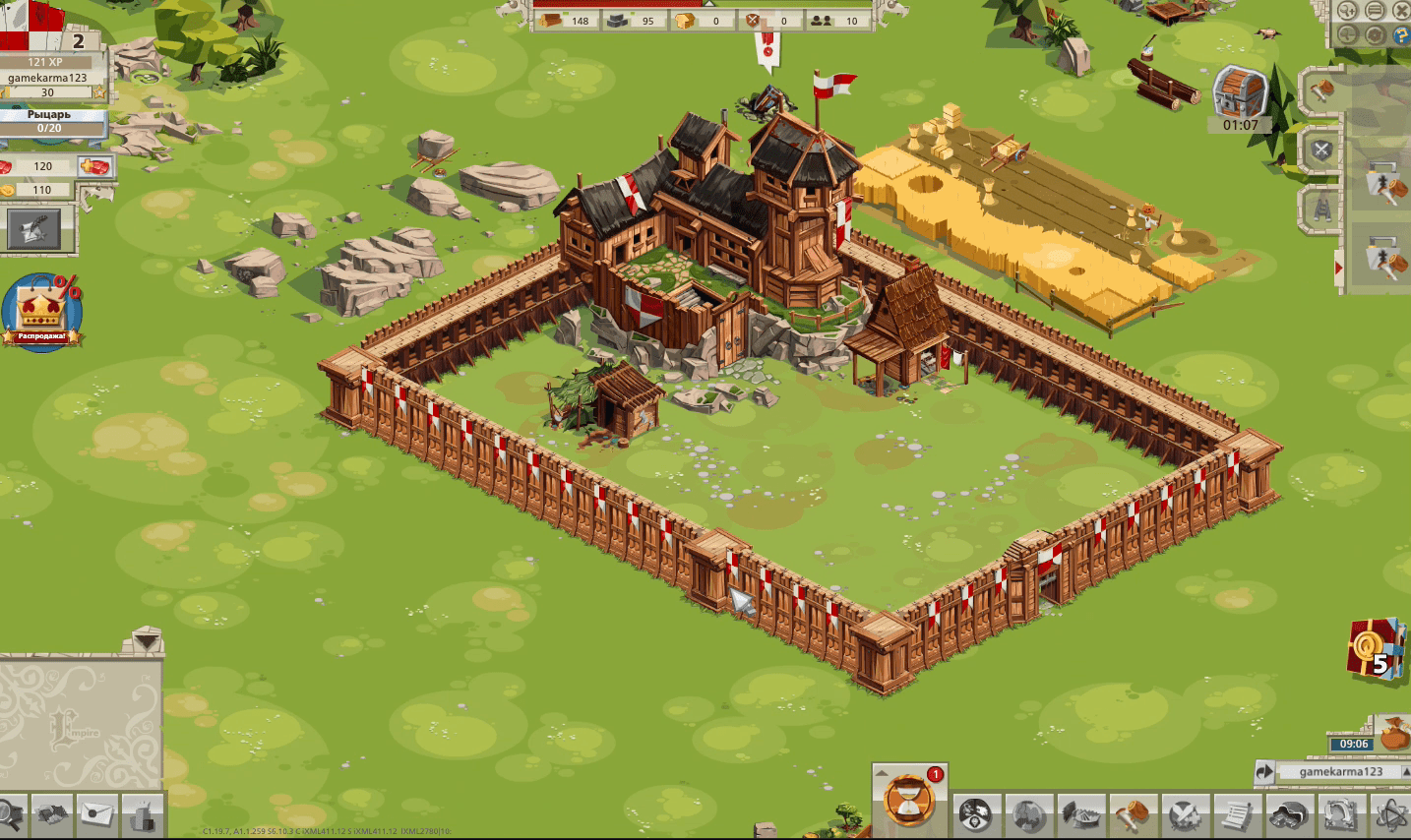The image size is (1411, 840).
Task: Open the yellow question mark help
Action: click(1401, 36)
